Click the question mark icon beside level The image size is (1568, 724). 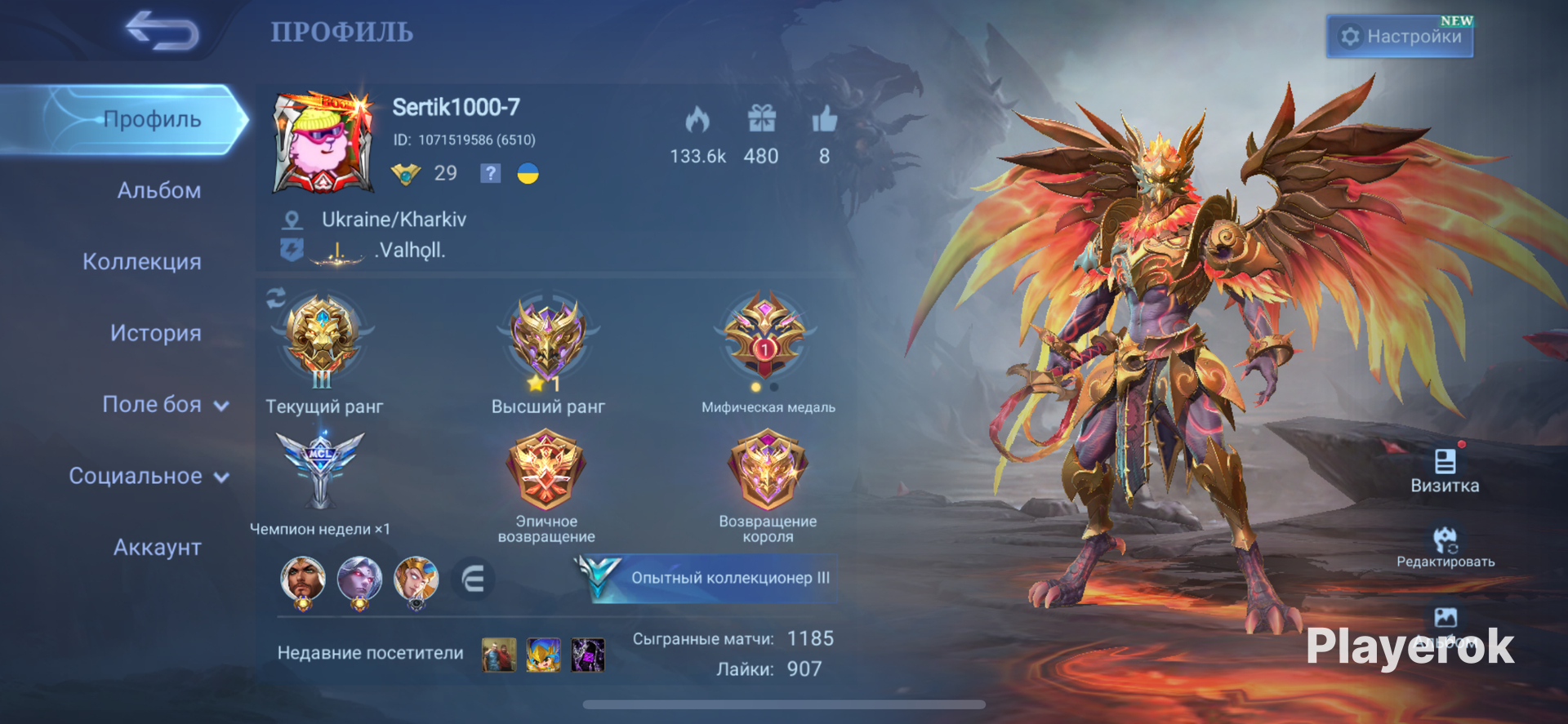[490, 173]
